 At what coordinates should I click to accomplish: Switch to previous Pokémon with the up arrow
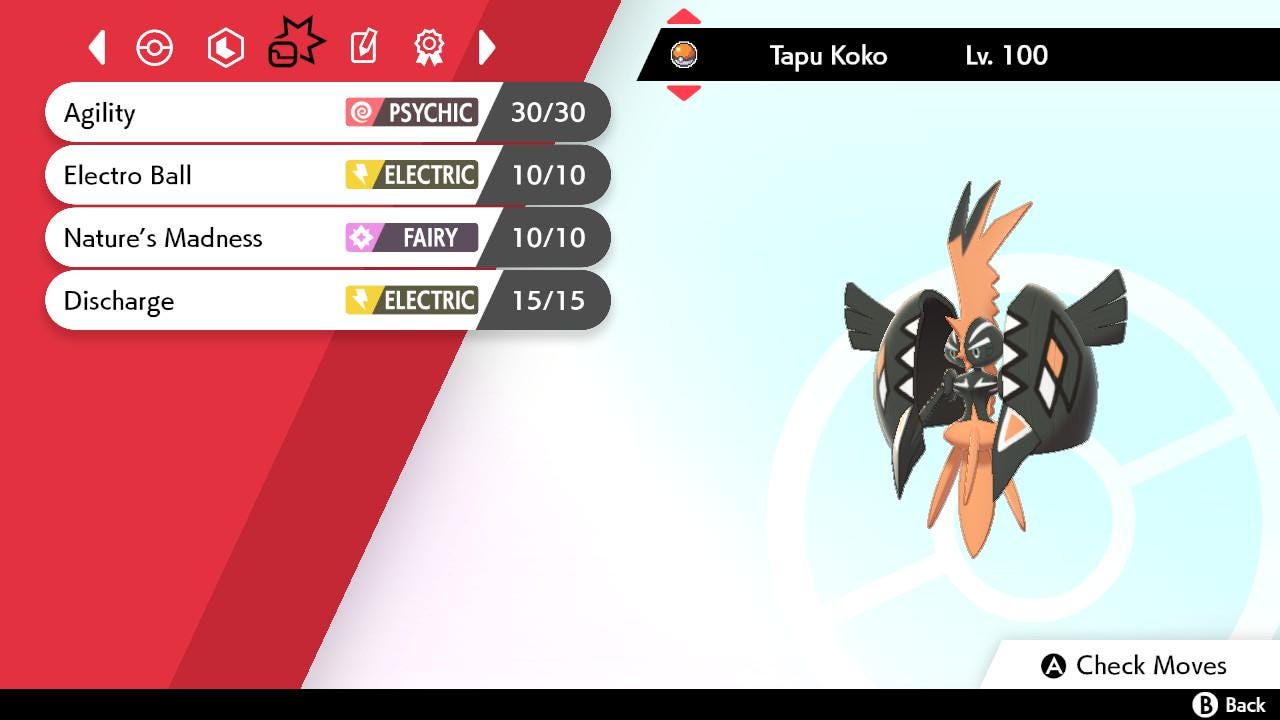(x=684, y=17)
